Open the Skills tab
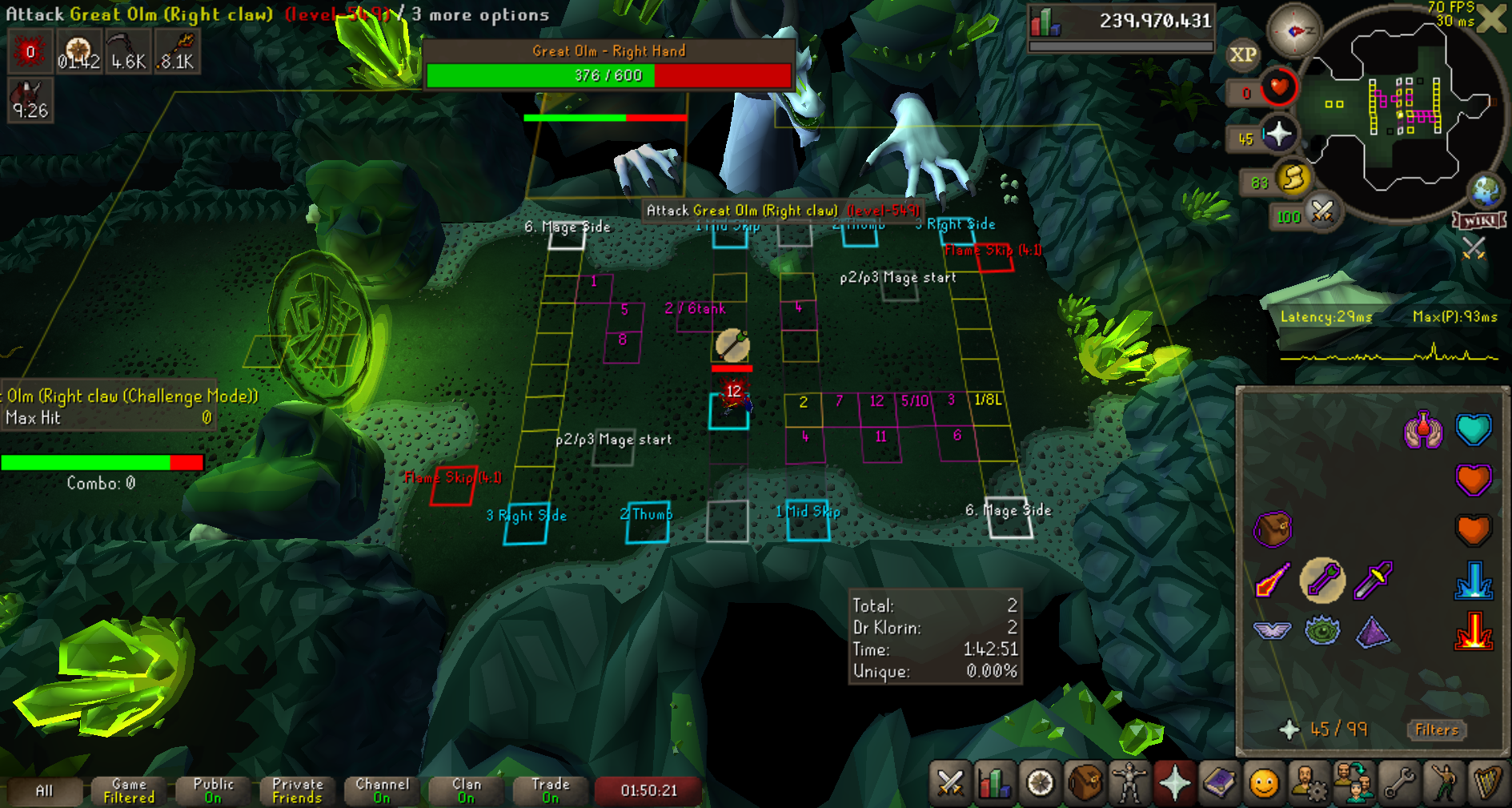Viewport: 1512px width, 808px height. point(995,783)
